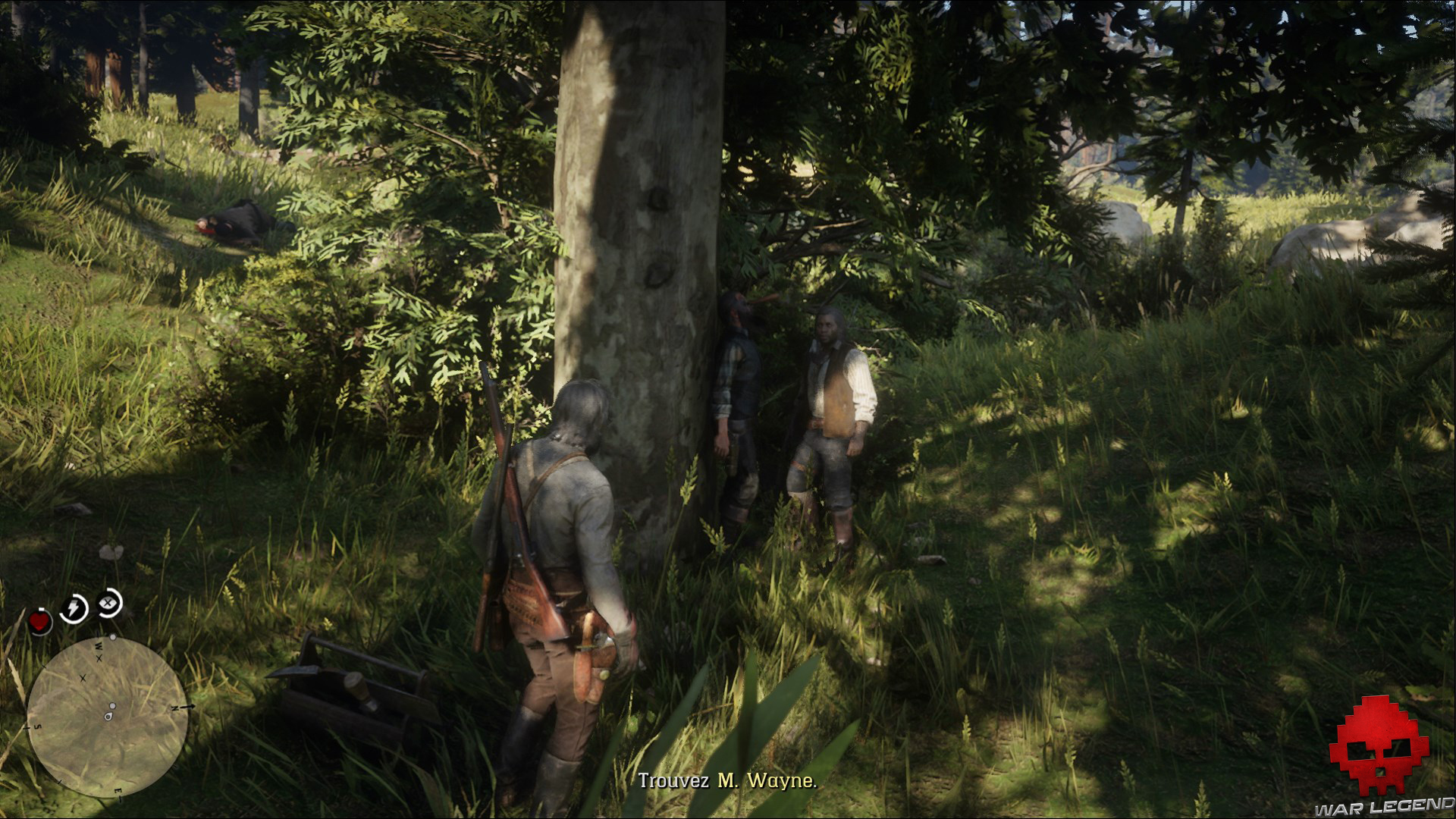The width and height of the screenshot is (1456, 819).
Task: Click the white companion dot above the minimap
Action: 112,637
